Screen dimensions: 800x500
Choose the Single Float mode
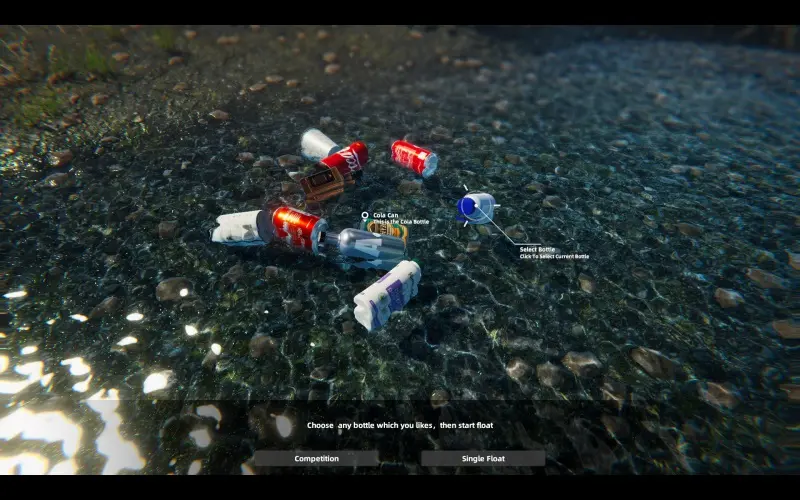483,458
